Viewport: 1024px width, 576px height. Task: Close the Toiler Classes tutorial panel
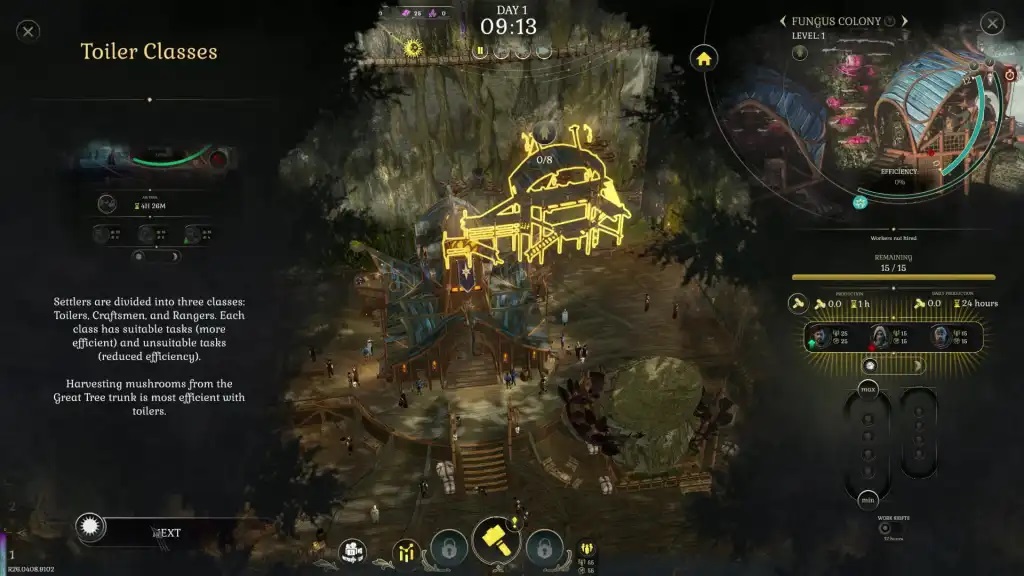29,31
